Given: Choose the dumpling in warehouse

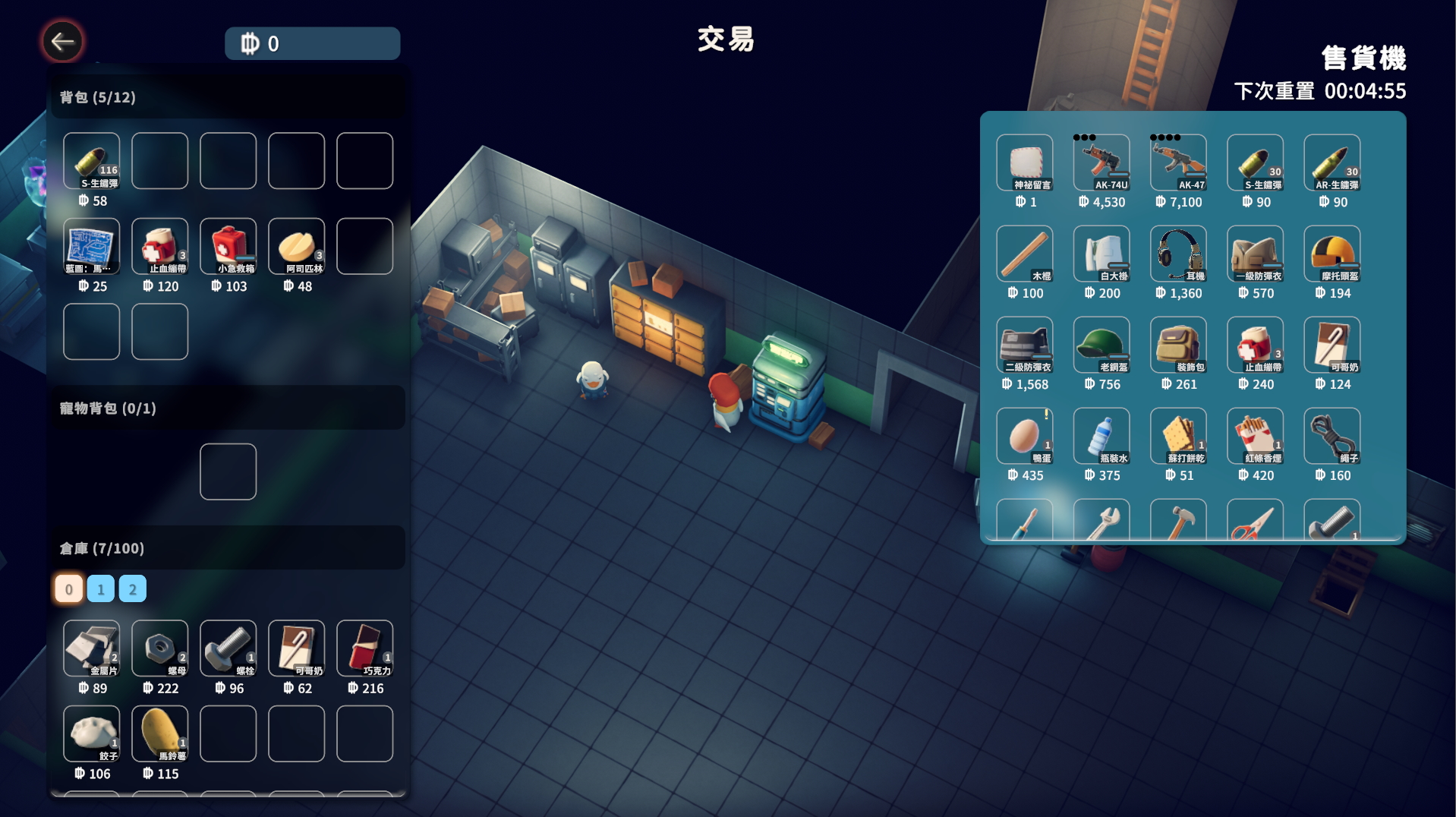Looking at the screenshot, I should tap(91, 733).
